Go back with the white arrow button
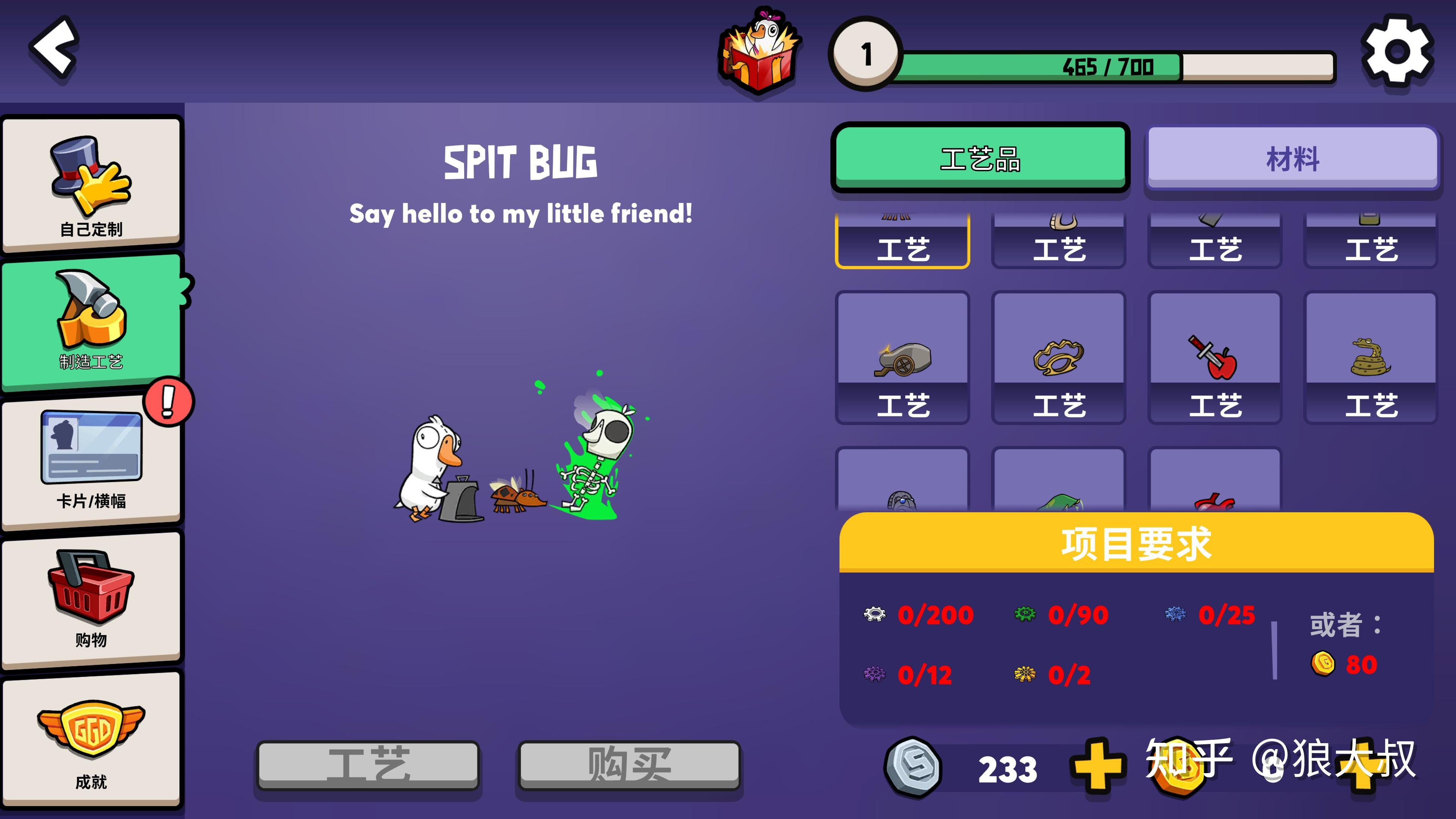 [x=54, y=50]
